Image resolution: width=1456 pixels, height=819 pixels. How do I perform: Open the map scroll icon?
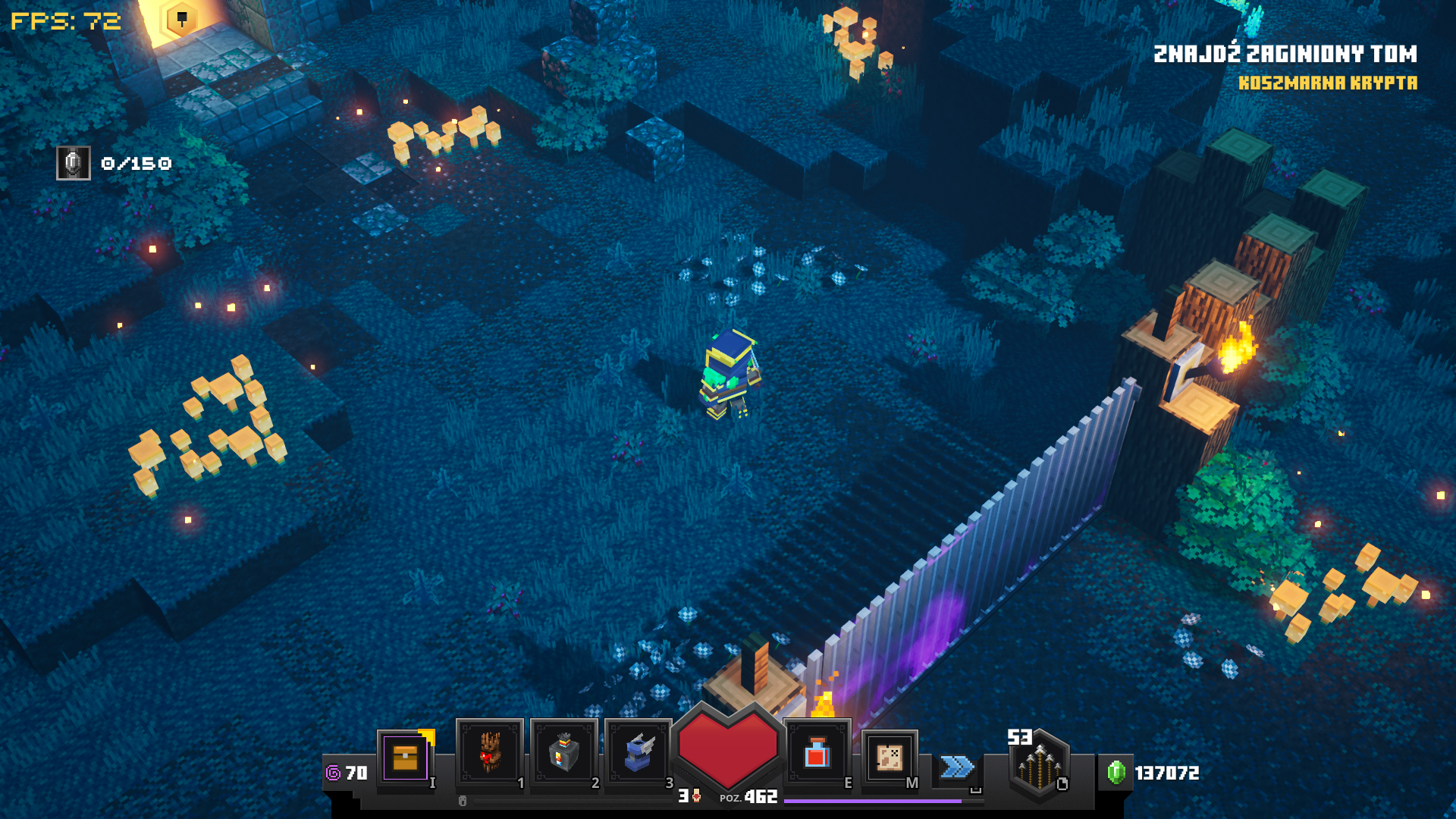click(x=890, y=757)
